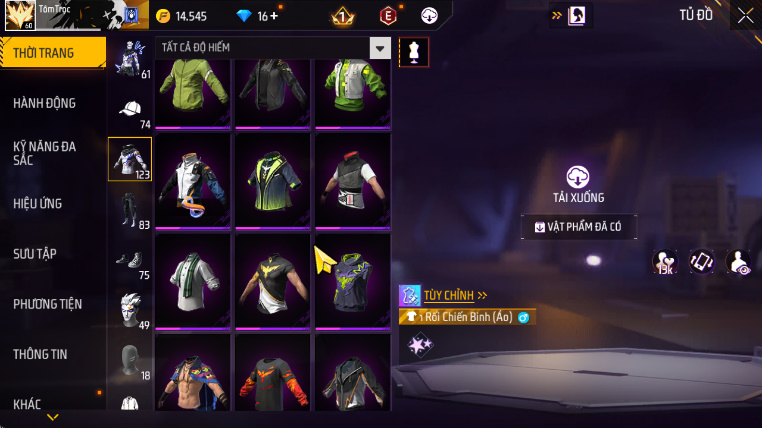This screenshot has height=428, width=762.
Task: Open the PHƯƠNG TIỆN section
Action: click(48, 303)
